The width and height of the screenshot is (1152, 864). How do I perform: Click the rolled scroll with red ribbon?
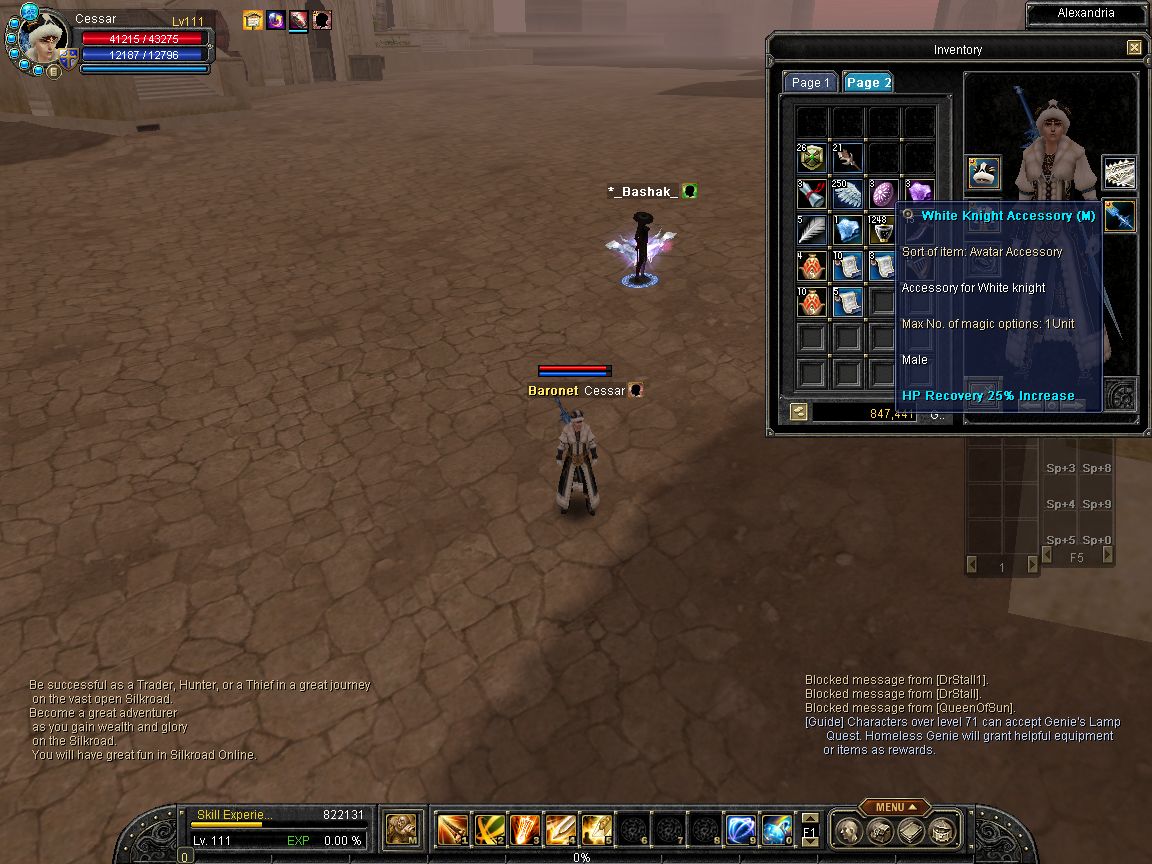(812, 194)
